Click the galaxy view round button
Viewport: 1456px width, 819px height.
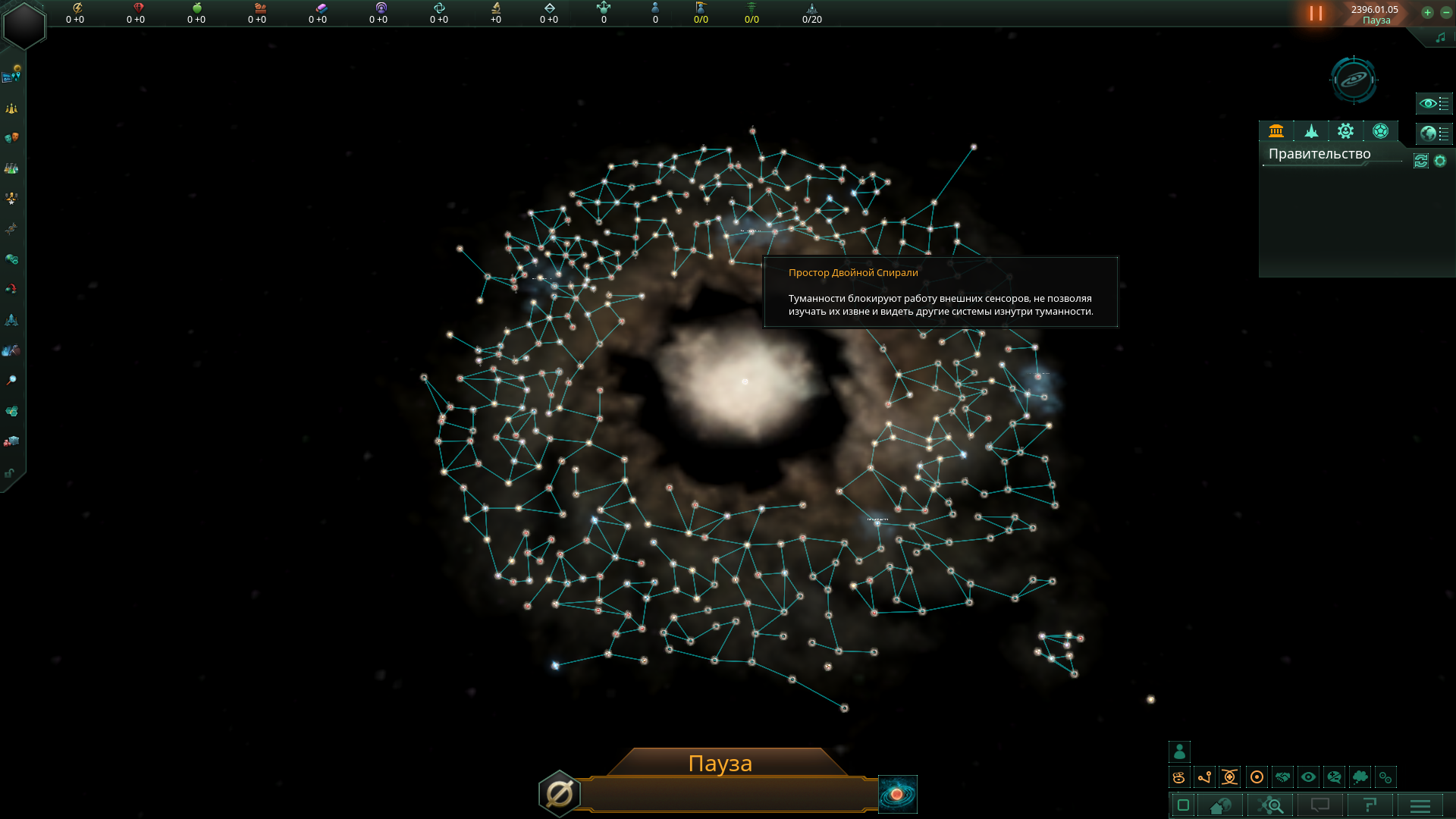coord(1354,80)
